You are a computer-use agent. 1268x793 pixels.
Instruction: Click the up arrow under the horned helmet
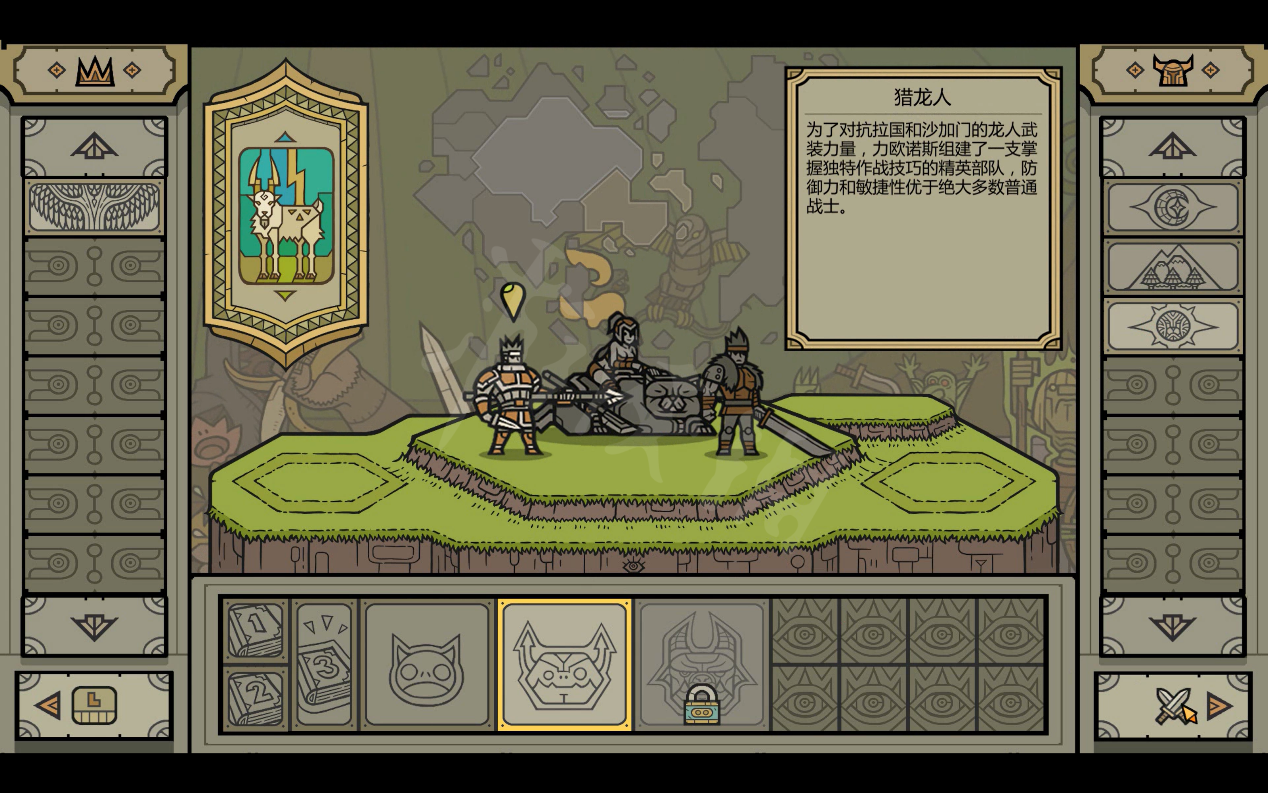click(1173, 148)
